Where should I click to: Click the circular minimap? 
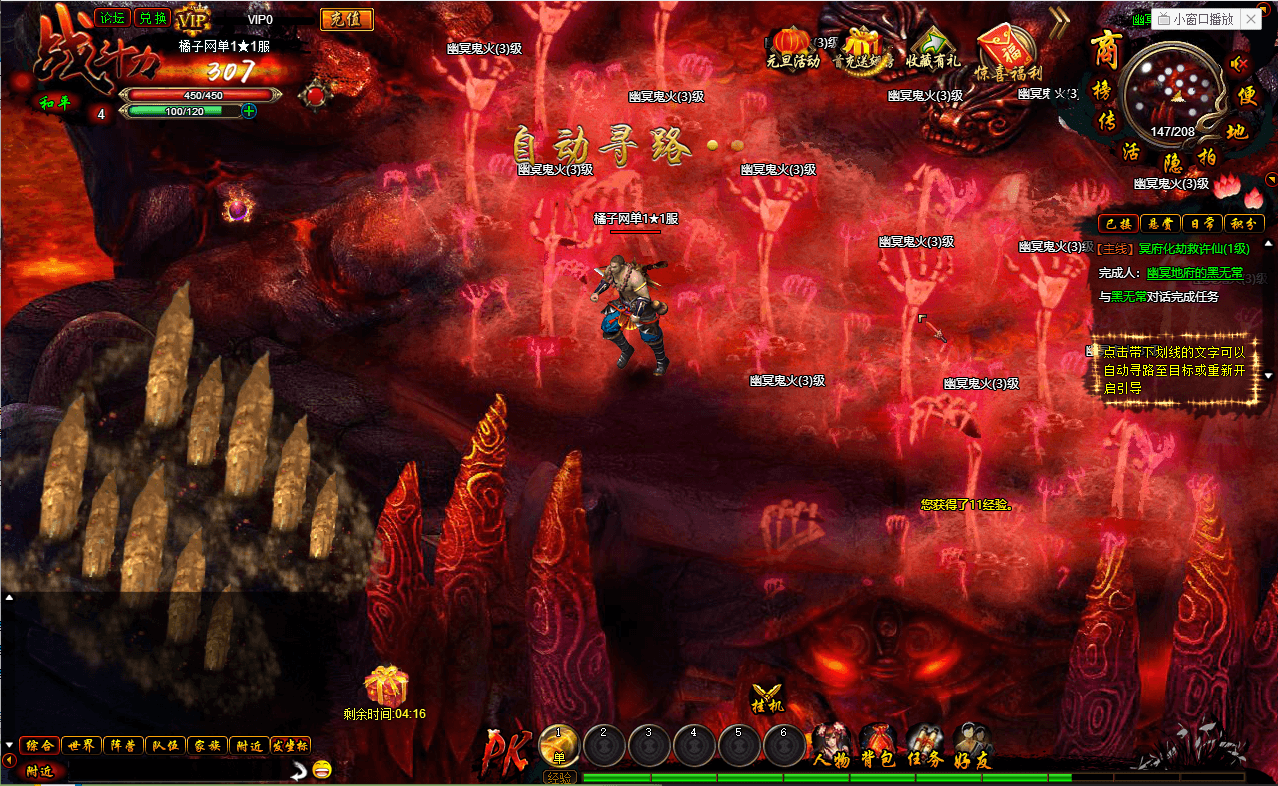[1173, 93]
